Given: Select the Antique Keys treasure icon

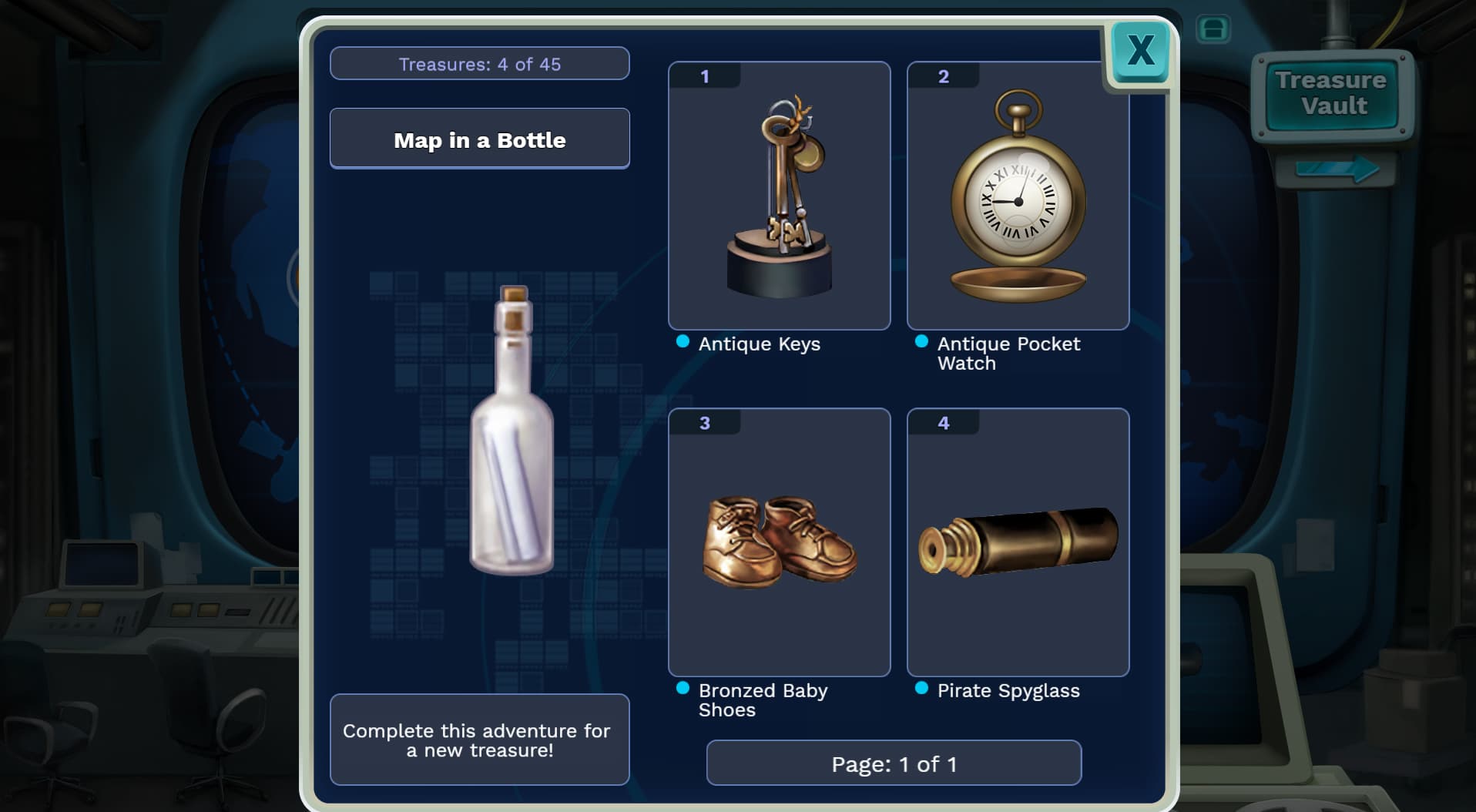Looking at the screenshot, I should 779,195.
